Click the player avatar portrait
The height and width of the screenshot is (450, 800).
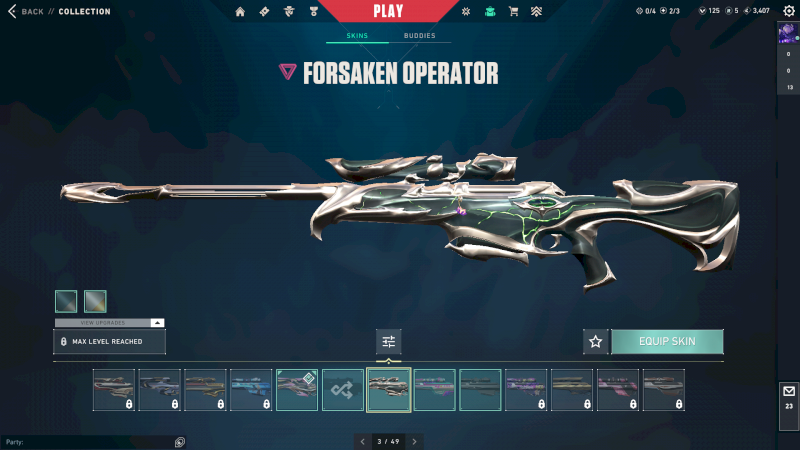(788, 33)
